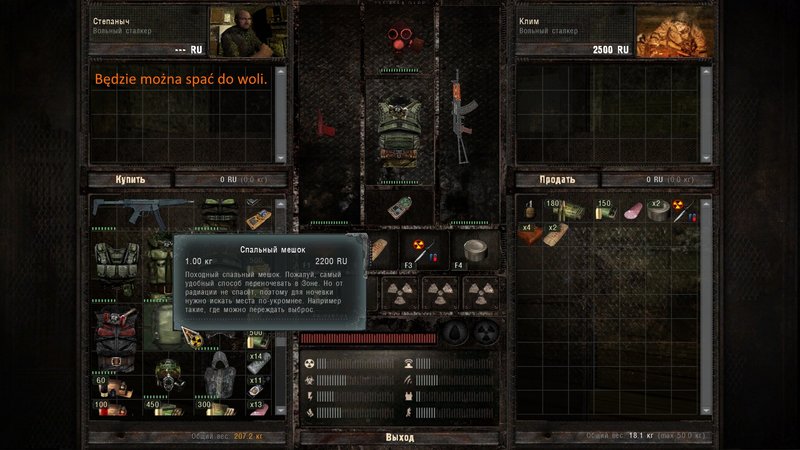Select the sausage in player inventory

(633, 212)
